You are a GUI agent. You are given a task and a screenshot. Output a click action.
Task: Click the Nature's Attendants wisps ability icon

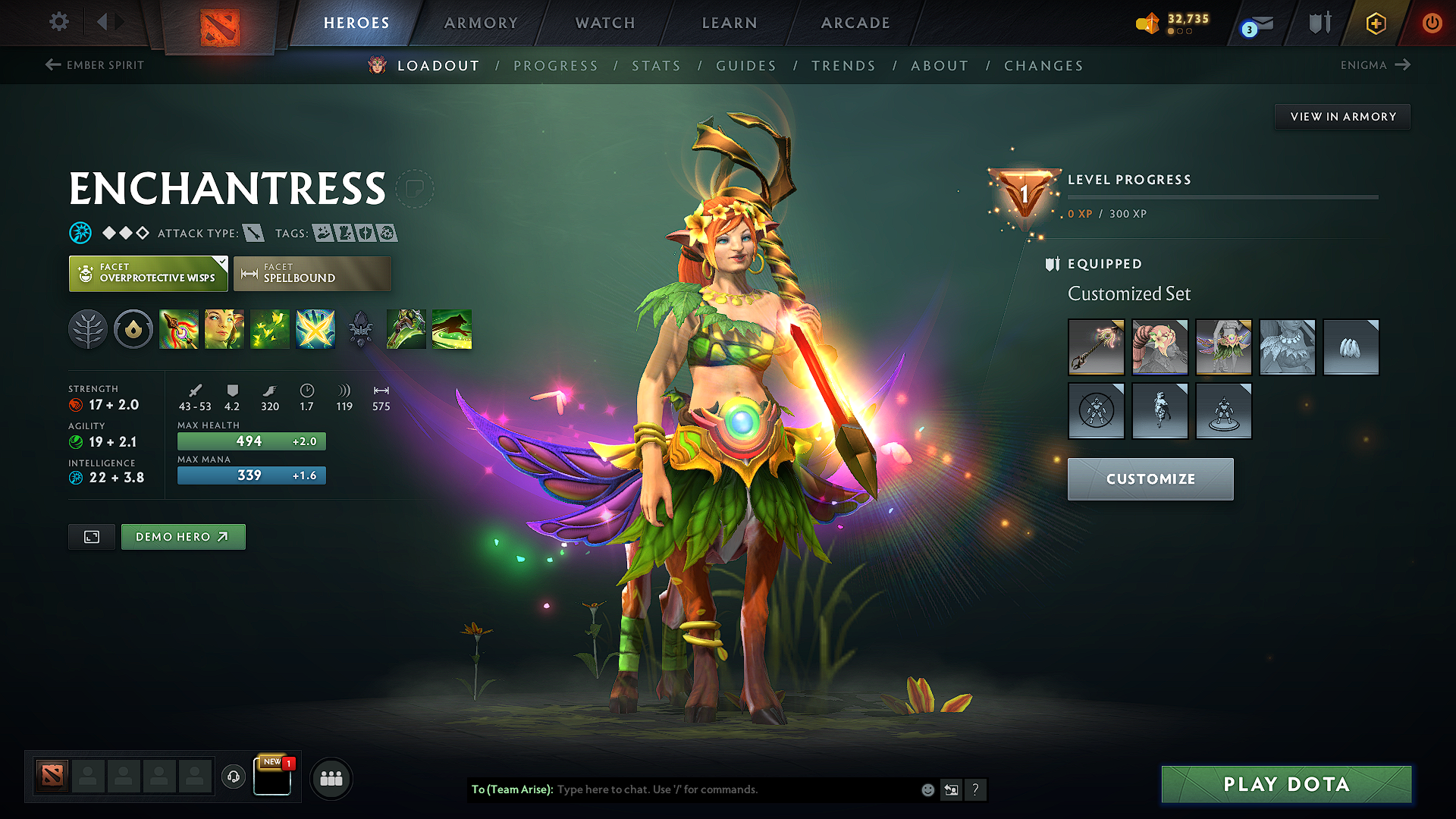click(270, 329)
